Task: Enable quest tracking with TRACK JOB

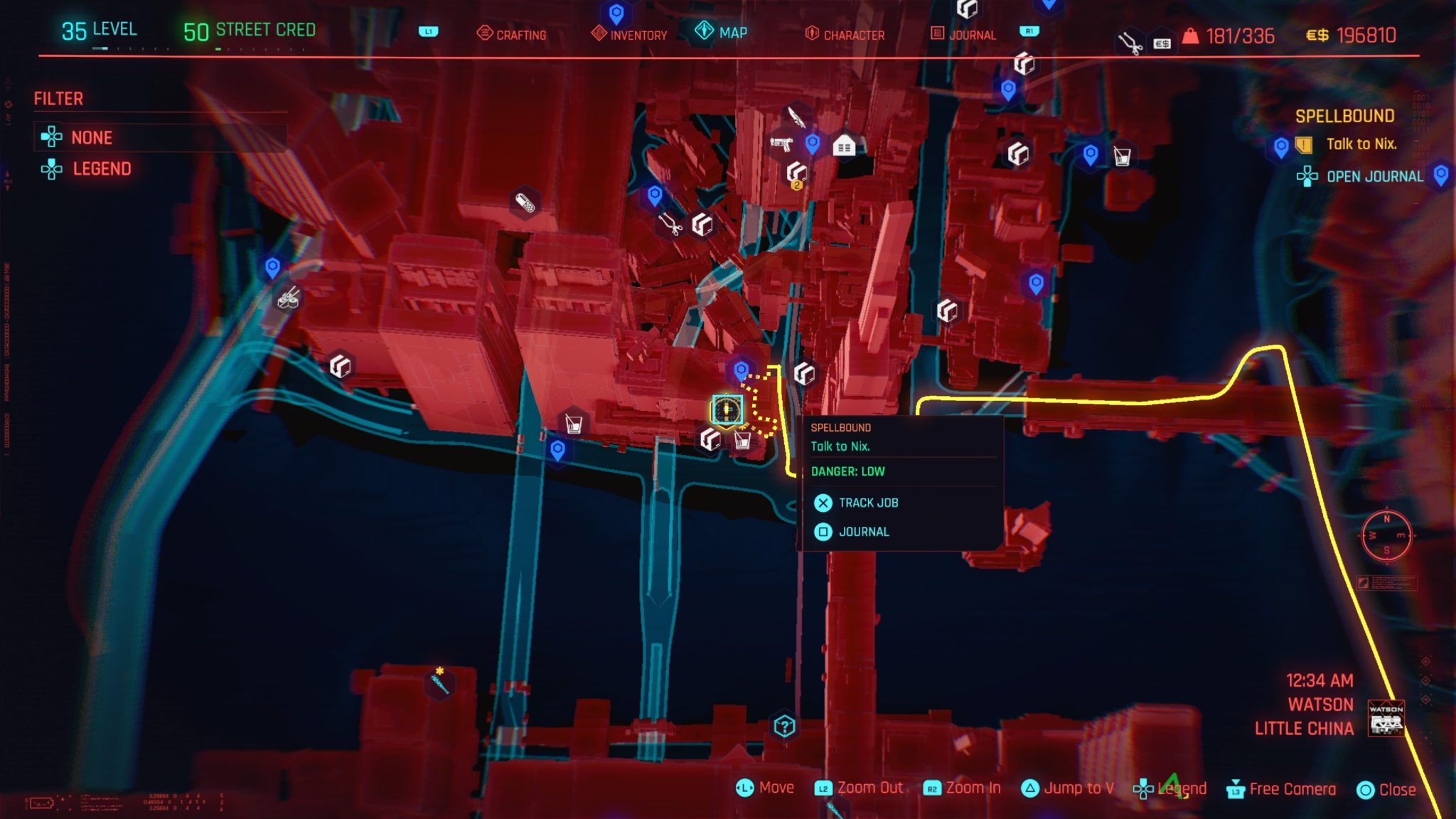Action: pyautogui.click(x=869, y=503)
